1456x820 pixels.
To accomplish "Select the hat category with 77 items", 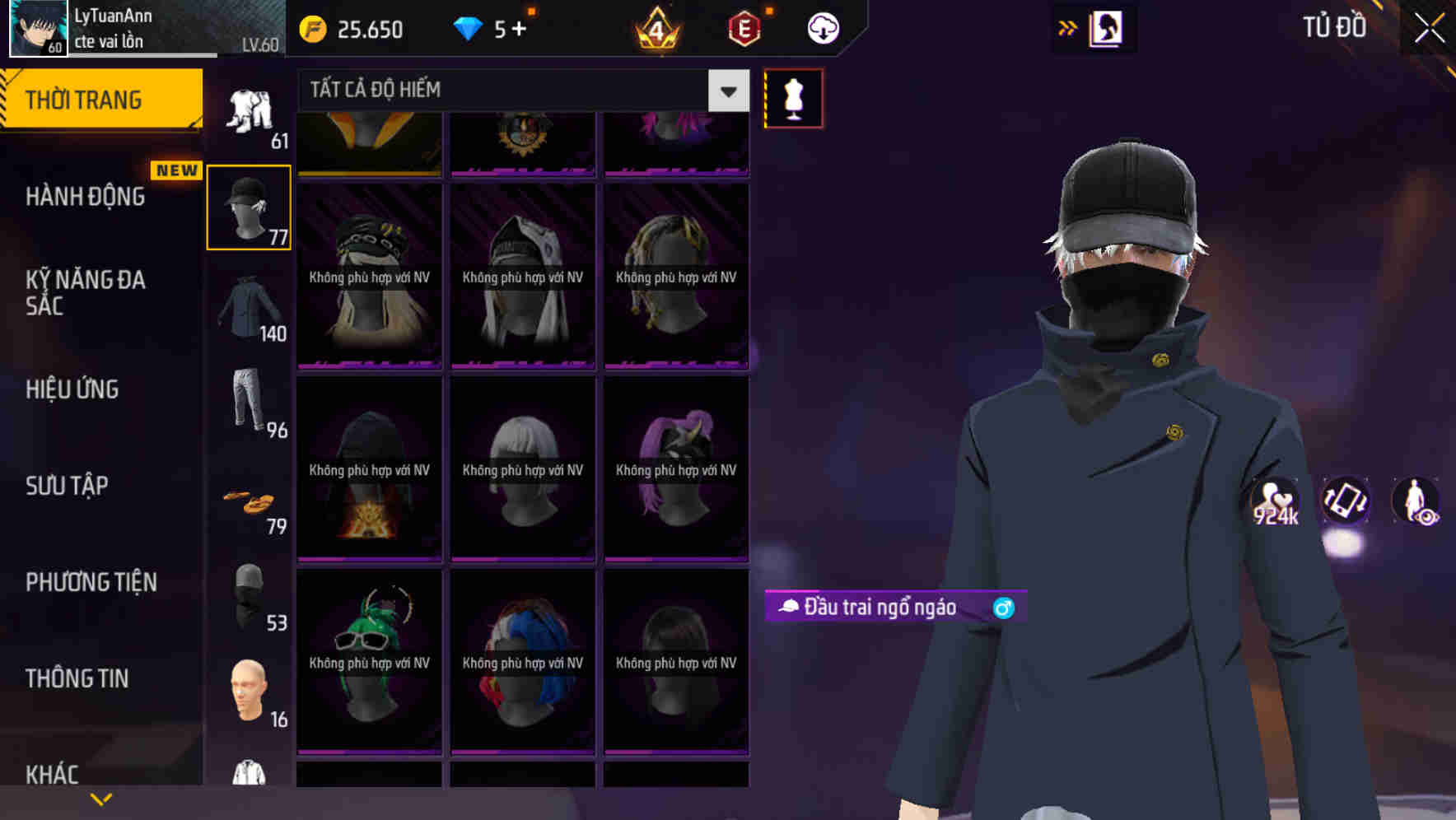I will [x=248, y=206].
